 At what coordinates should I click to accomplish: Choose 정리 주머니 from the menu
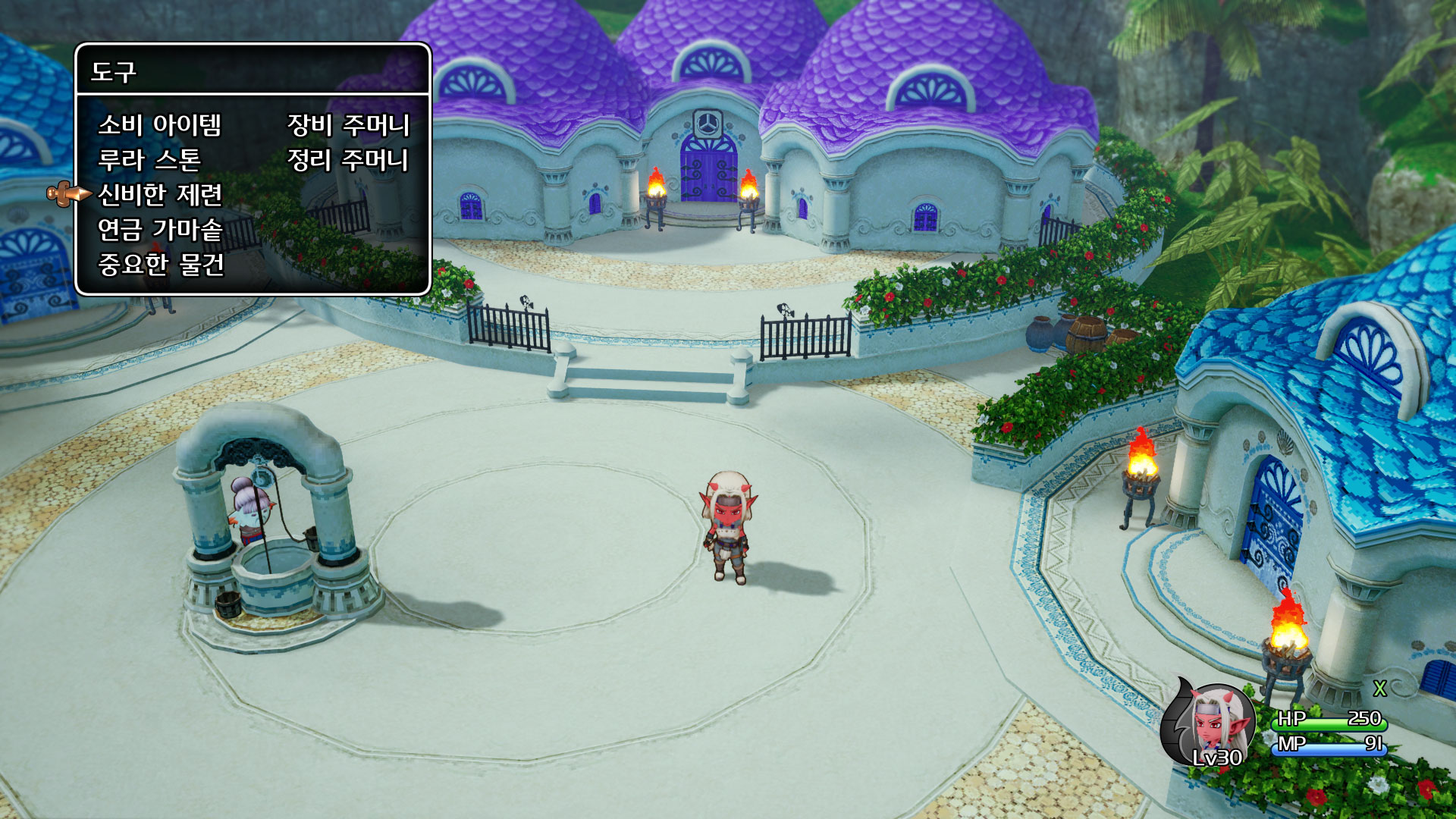tap(347, 160)
